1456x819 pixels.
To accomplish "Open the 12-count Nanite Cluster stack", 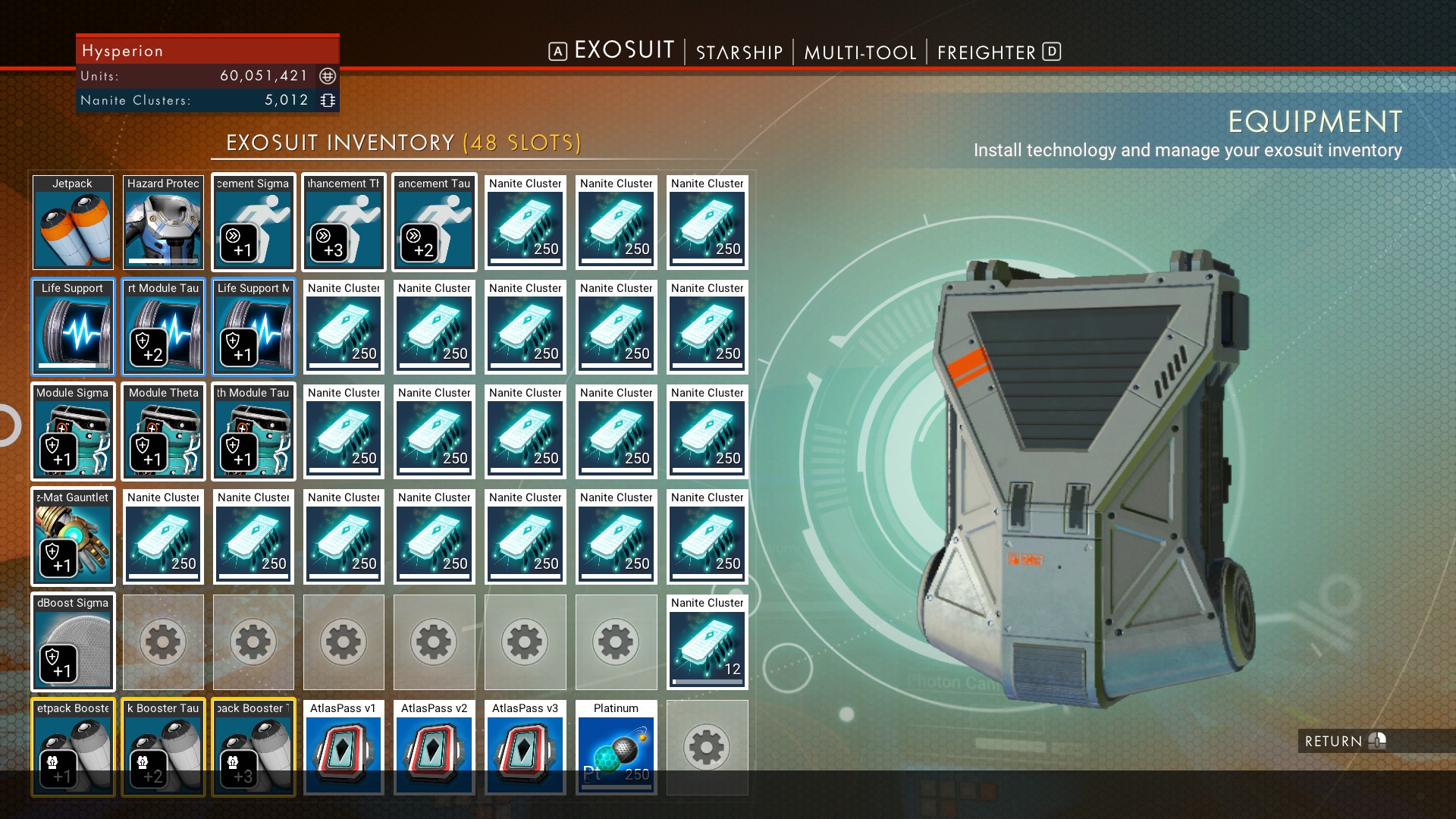I will [x=707, y=642].
